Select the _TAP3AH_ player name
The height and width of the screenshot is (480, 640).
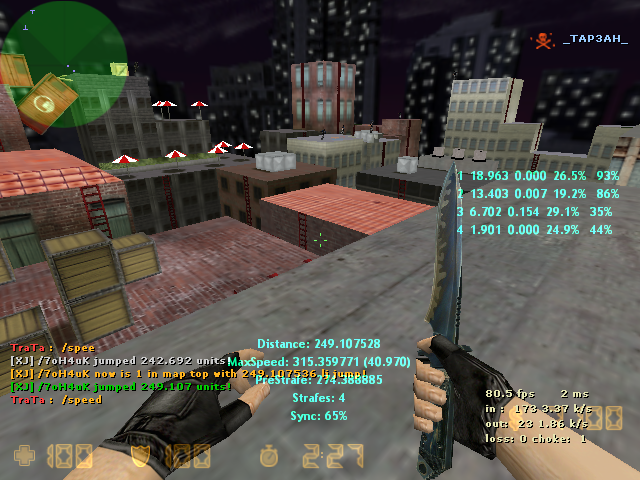(595, 39)
